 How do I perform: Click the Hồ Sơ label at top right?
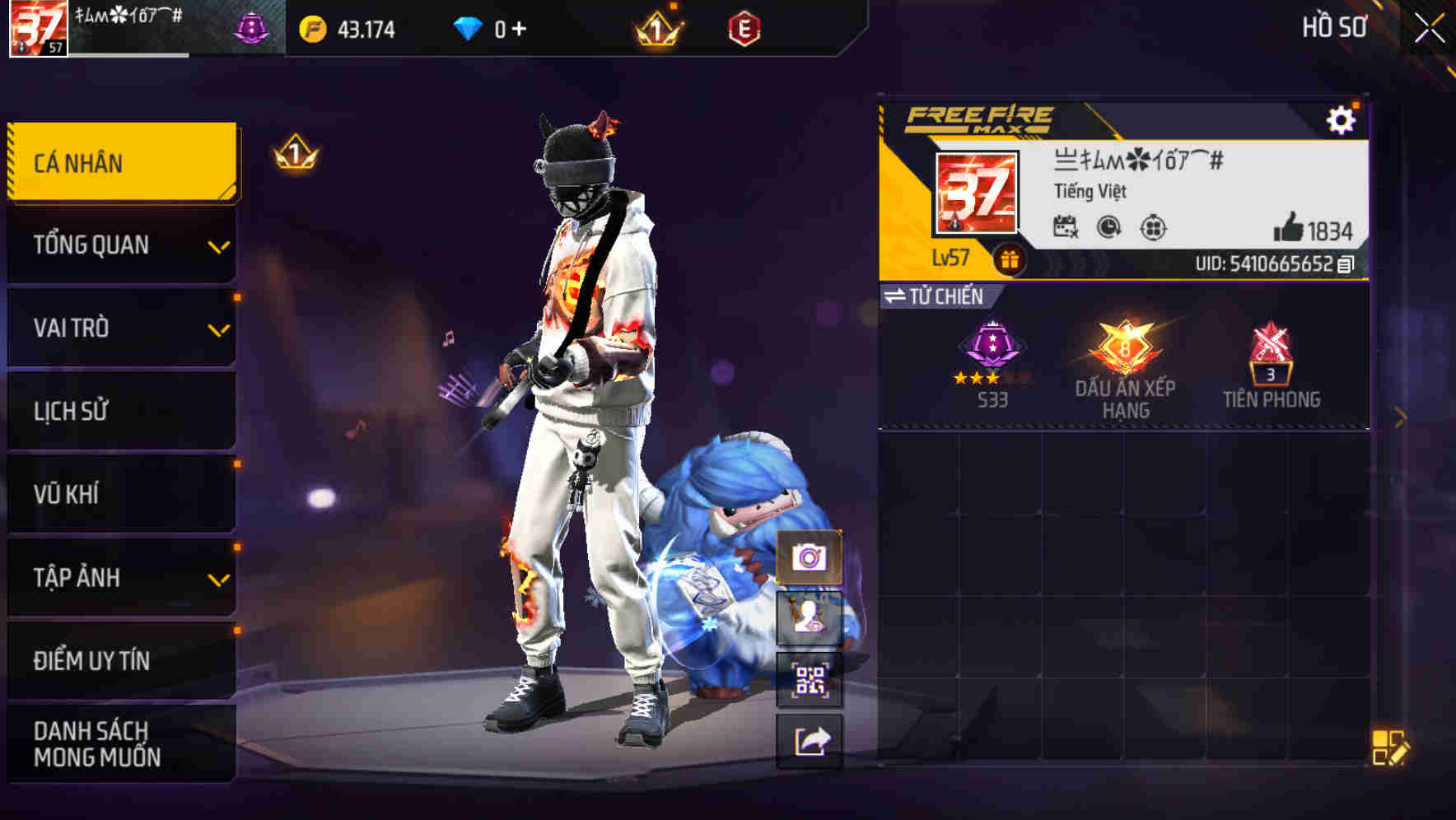[x=1335, y=27]
